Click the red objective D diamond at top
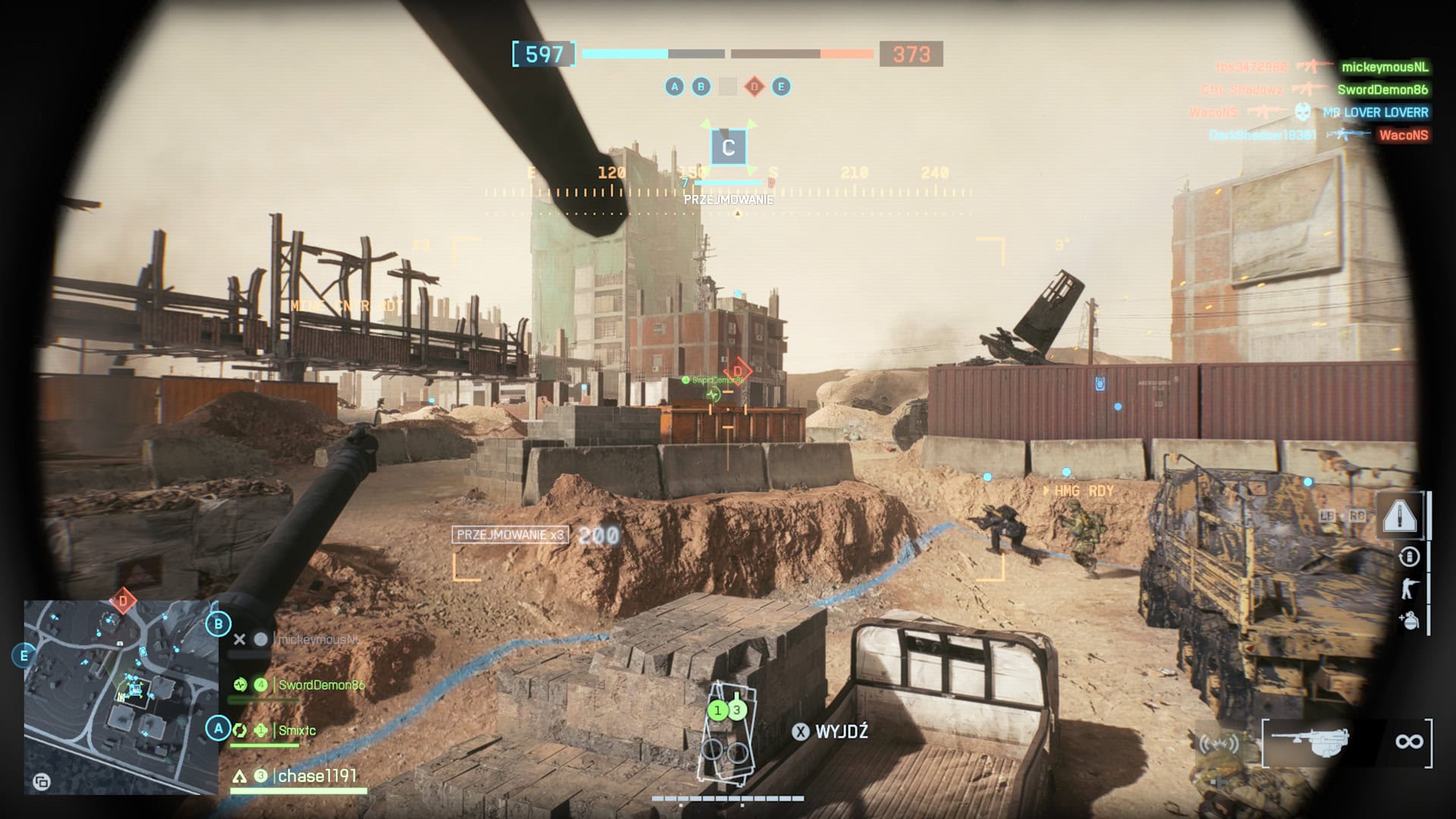The image size is (1456, 819). [x=754, y=86]
